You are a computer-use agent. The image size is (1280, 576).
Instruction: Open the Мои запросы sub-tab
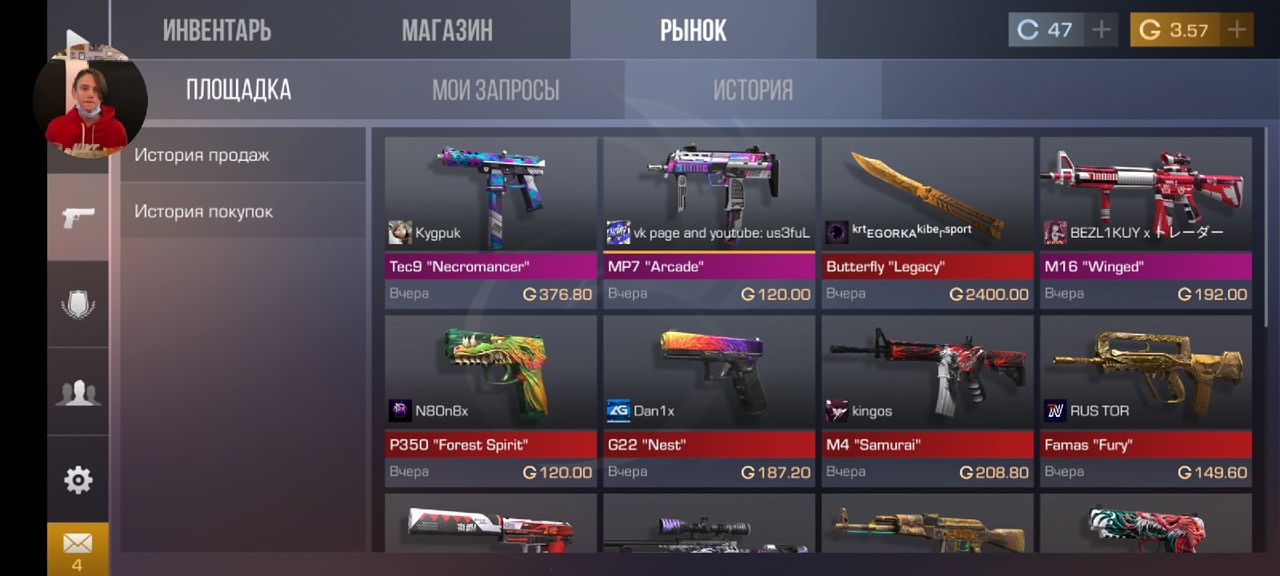pyautogui.click(x=495, y=90)
